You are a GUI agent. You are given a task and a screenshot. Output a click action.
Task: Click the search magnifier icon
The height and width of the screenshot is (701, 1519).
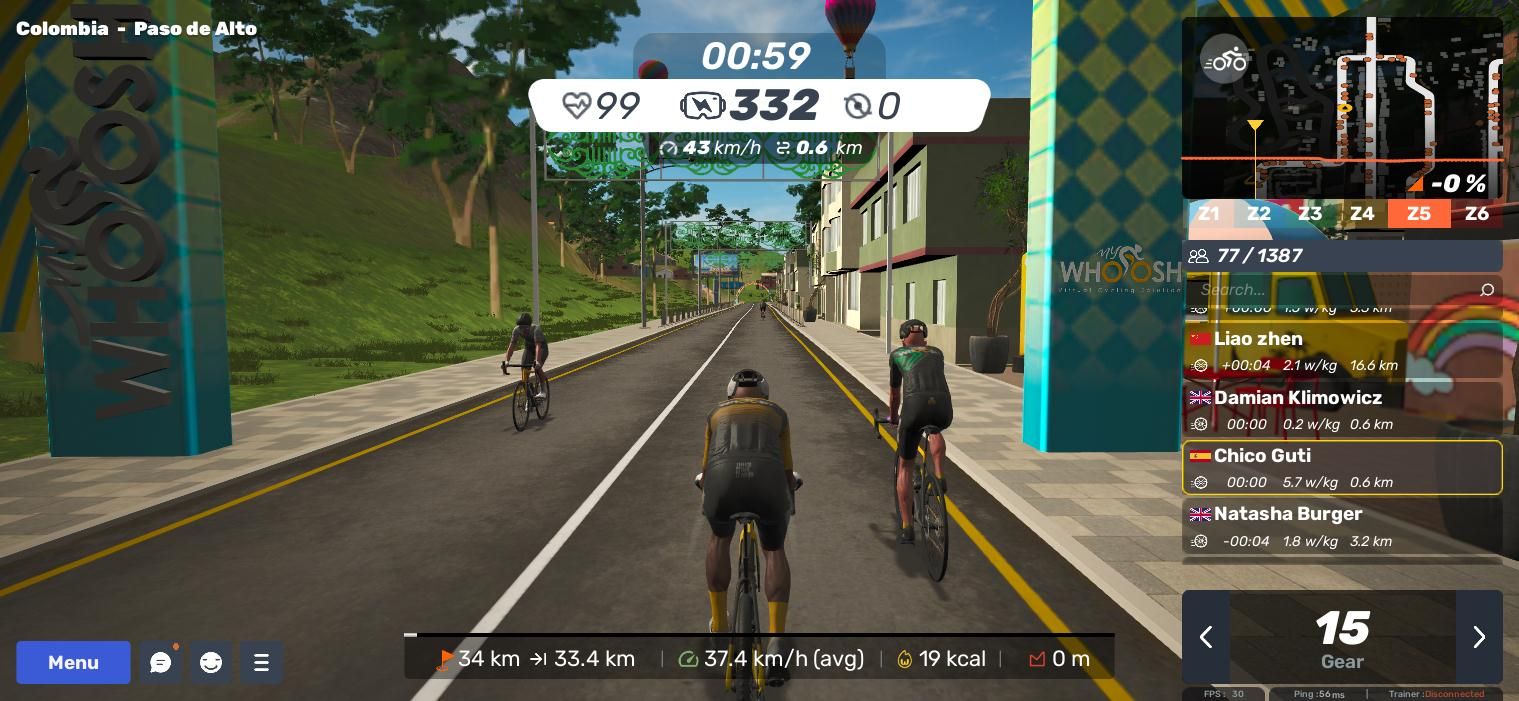pyautogui.click(x=1486, y=290)
